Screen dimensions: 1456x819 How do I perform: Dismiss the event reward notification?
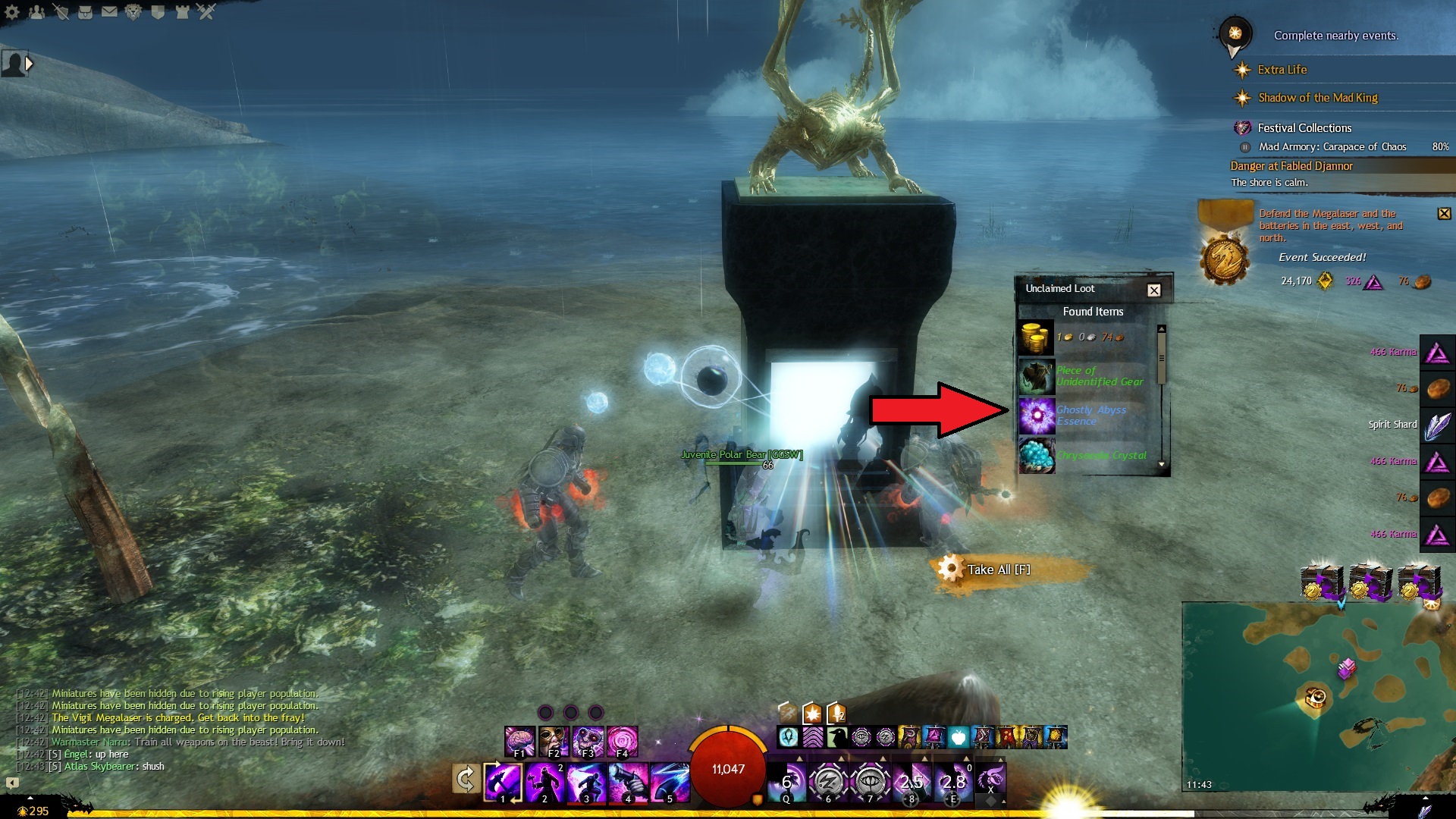pos(1444,214)
